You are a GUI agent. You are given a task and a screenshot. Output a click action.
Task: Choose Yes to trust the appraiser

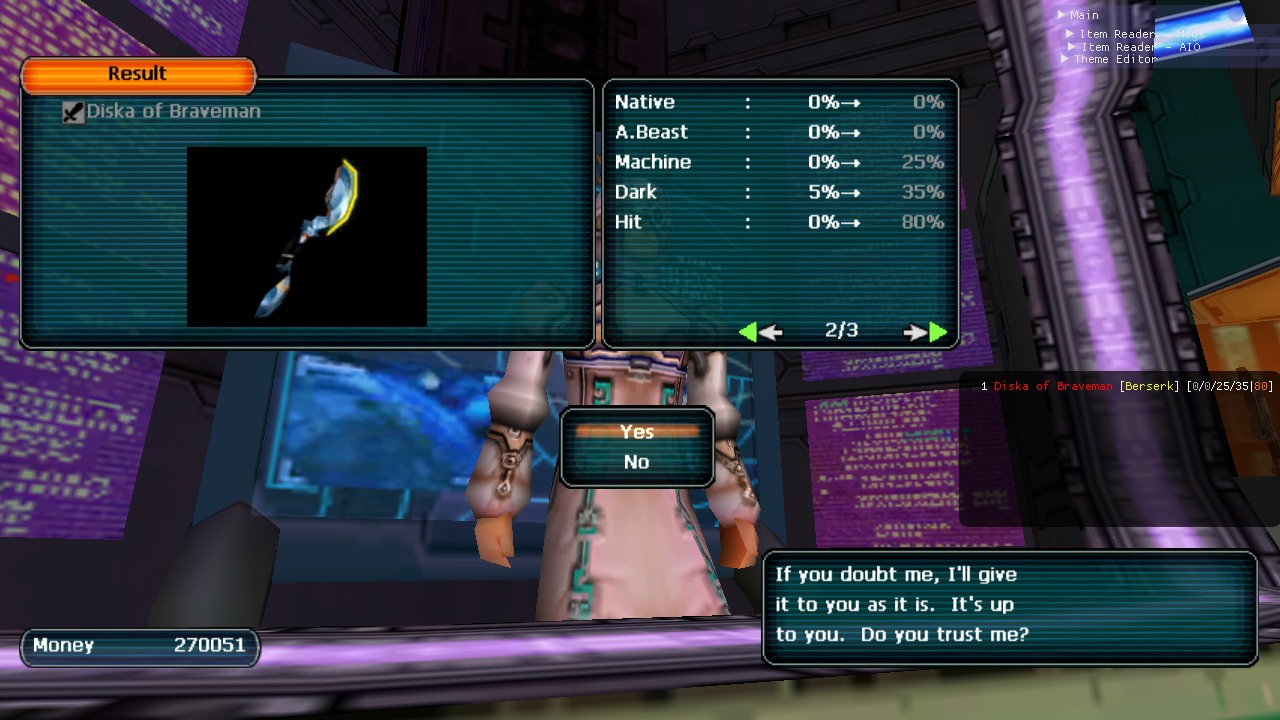[x=637, y=432]
